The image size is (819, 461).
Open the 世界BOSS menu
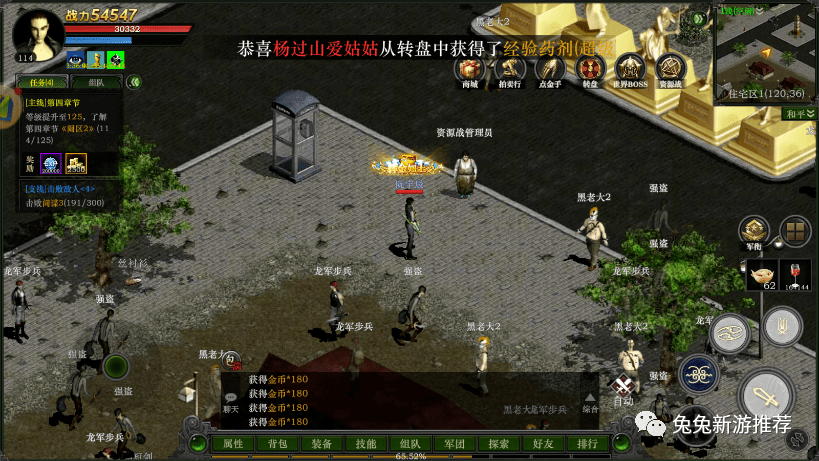[x=630, y=70]
